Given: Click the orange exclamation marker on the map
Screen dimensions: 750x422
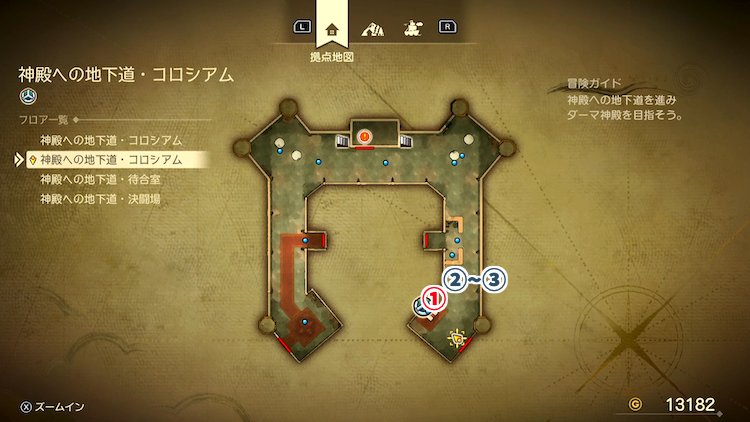Looking at the screenshot, I should pos(364,135).
